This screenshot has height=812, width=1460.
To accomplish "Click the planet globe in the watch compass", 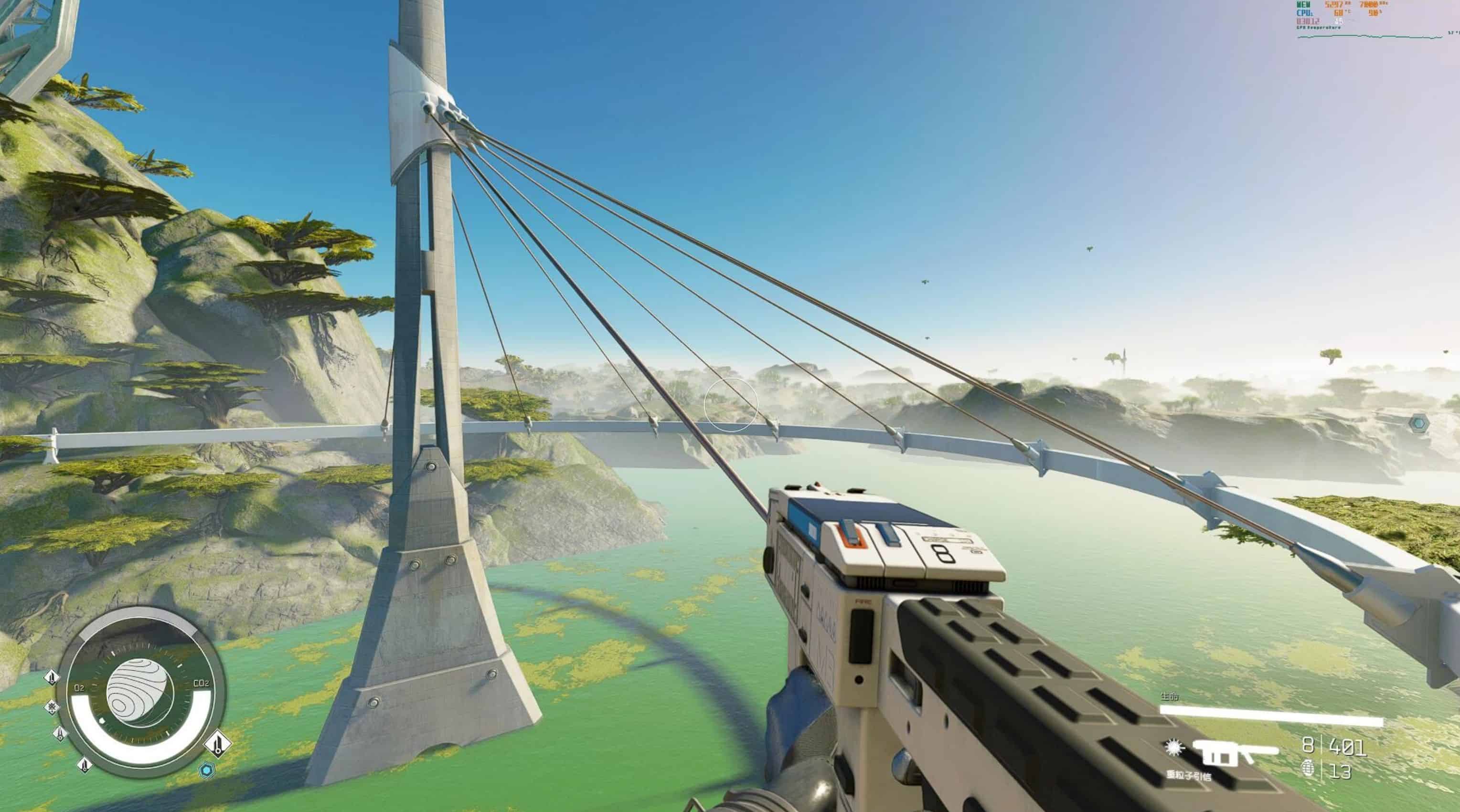I will click(x=139, y=693).
